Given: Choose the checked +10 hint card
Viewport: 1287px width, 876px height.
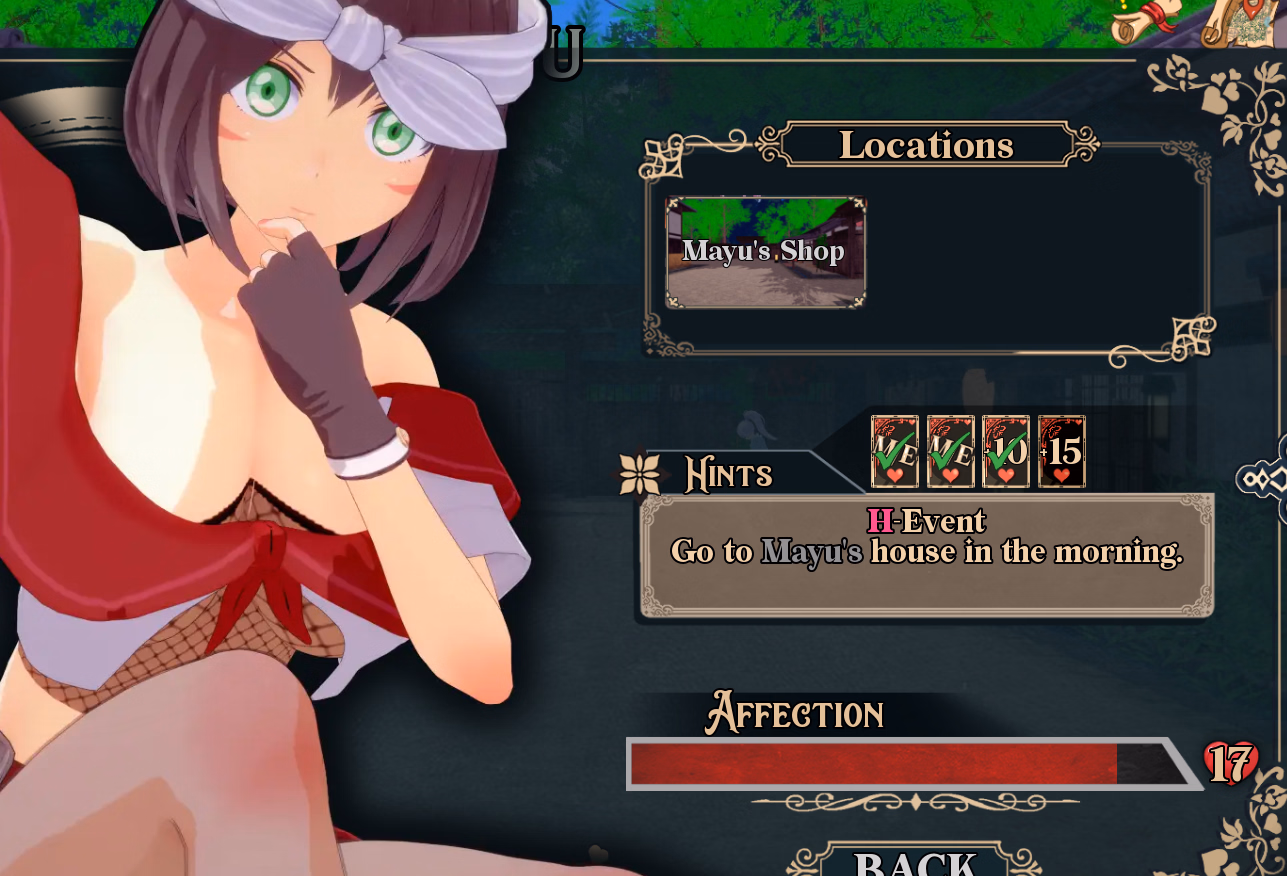Looking at the screenshot, I should click(1005, 452).
